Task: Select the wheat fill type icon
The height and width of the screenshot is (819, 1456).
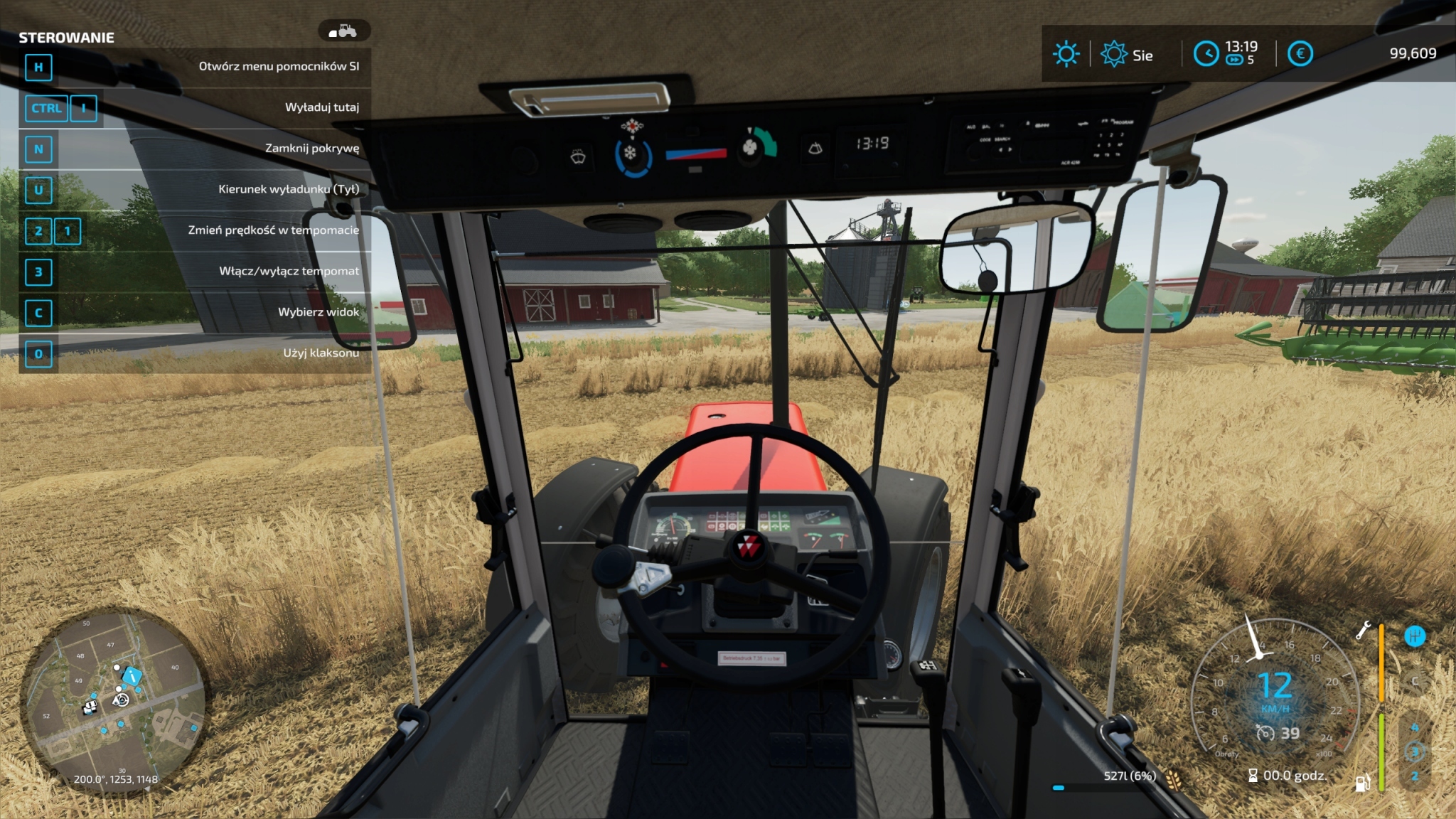Action: 1173,779
